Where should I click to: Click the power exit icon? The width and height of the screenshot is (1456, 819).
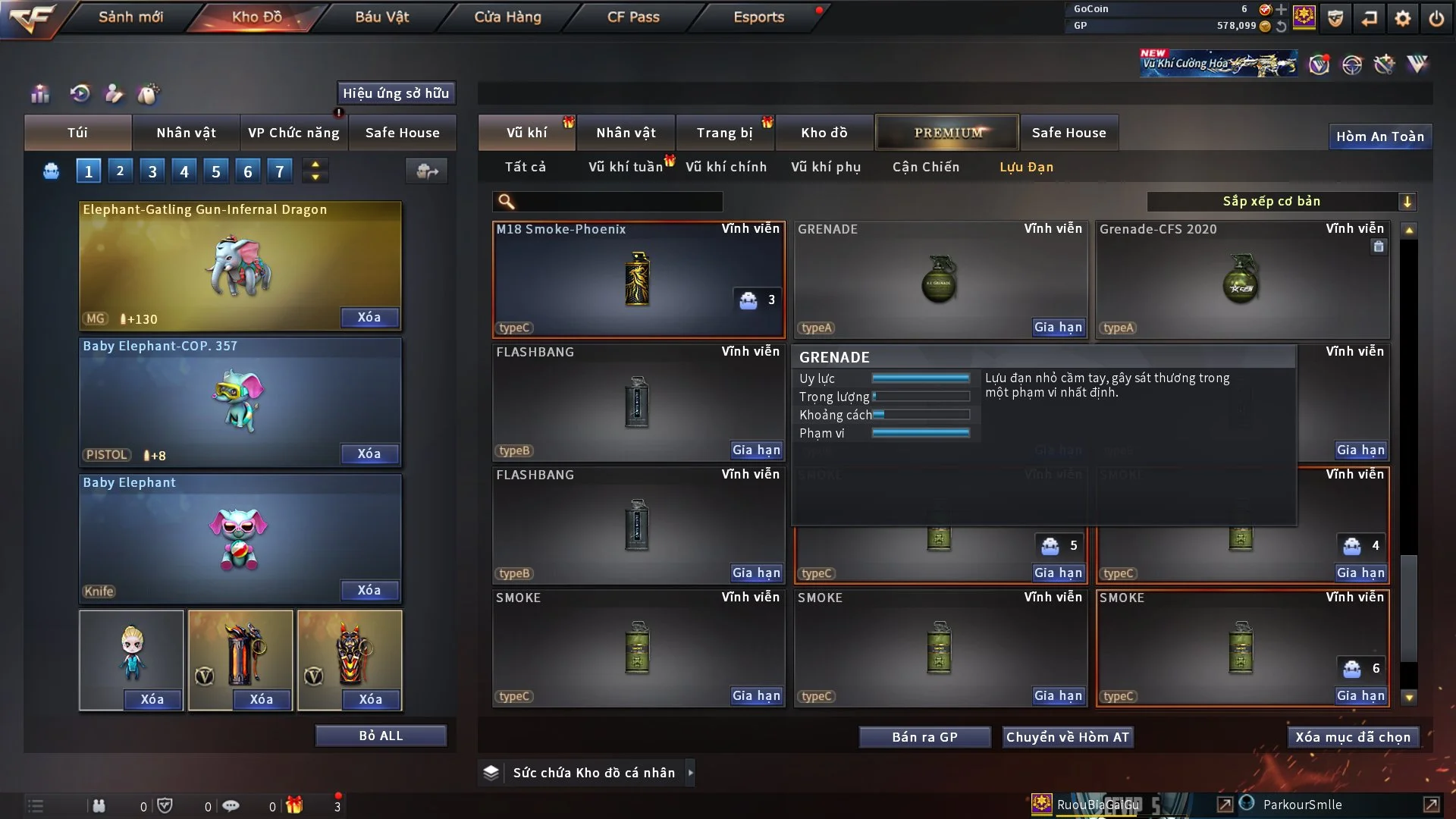point(1436,18)
